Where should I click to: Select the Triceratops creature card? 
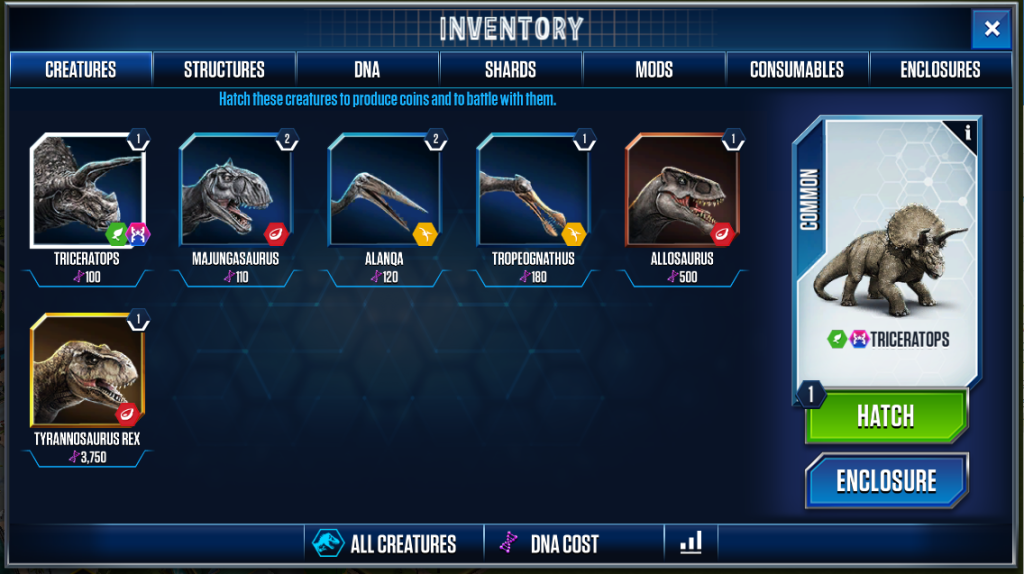(x=87, y=193)
